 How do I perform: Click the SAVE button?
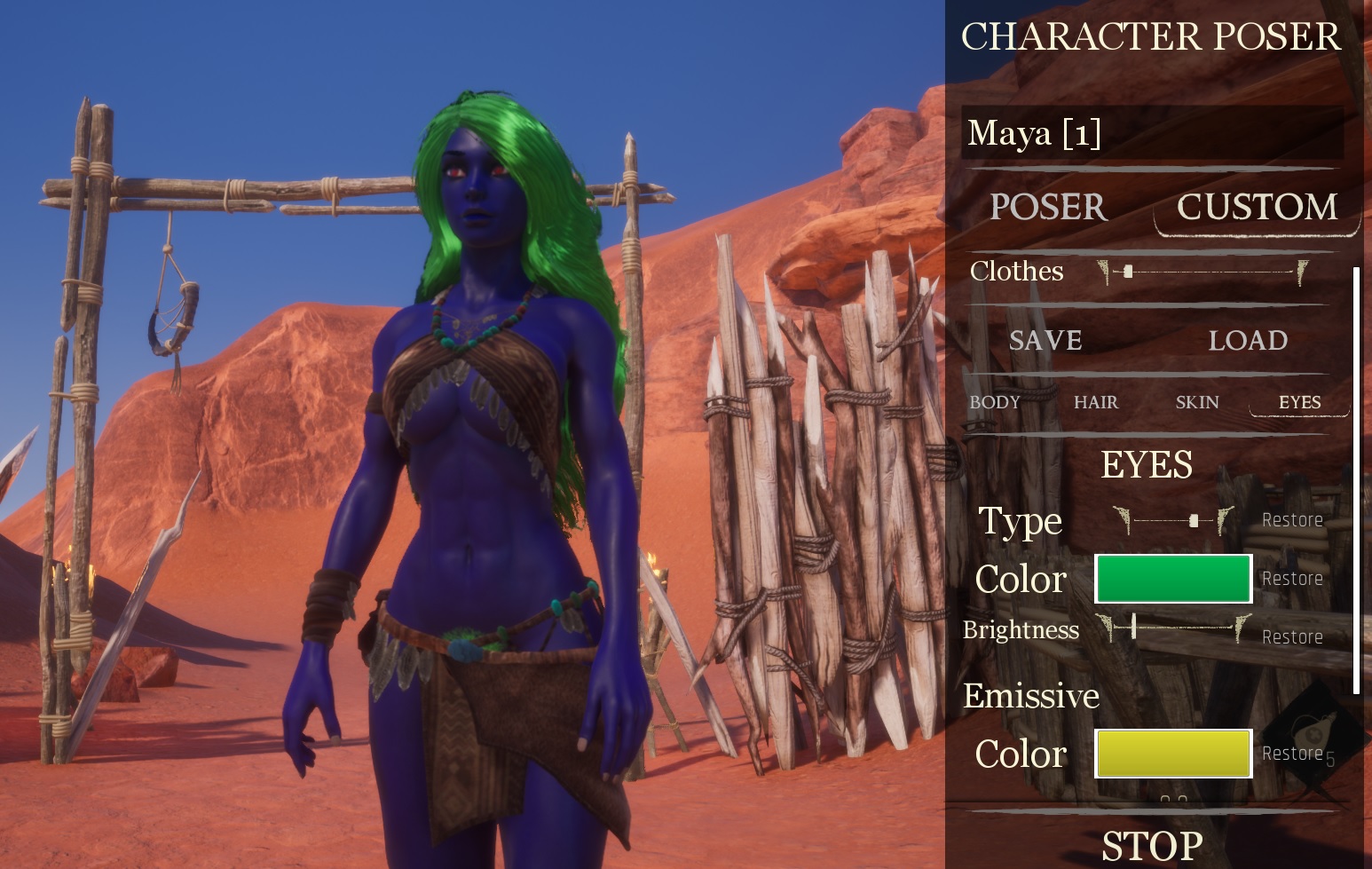pyautogui.click(x=1045, y=340)
